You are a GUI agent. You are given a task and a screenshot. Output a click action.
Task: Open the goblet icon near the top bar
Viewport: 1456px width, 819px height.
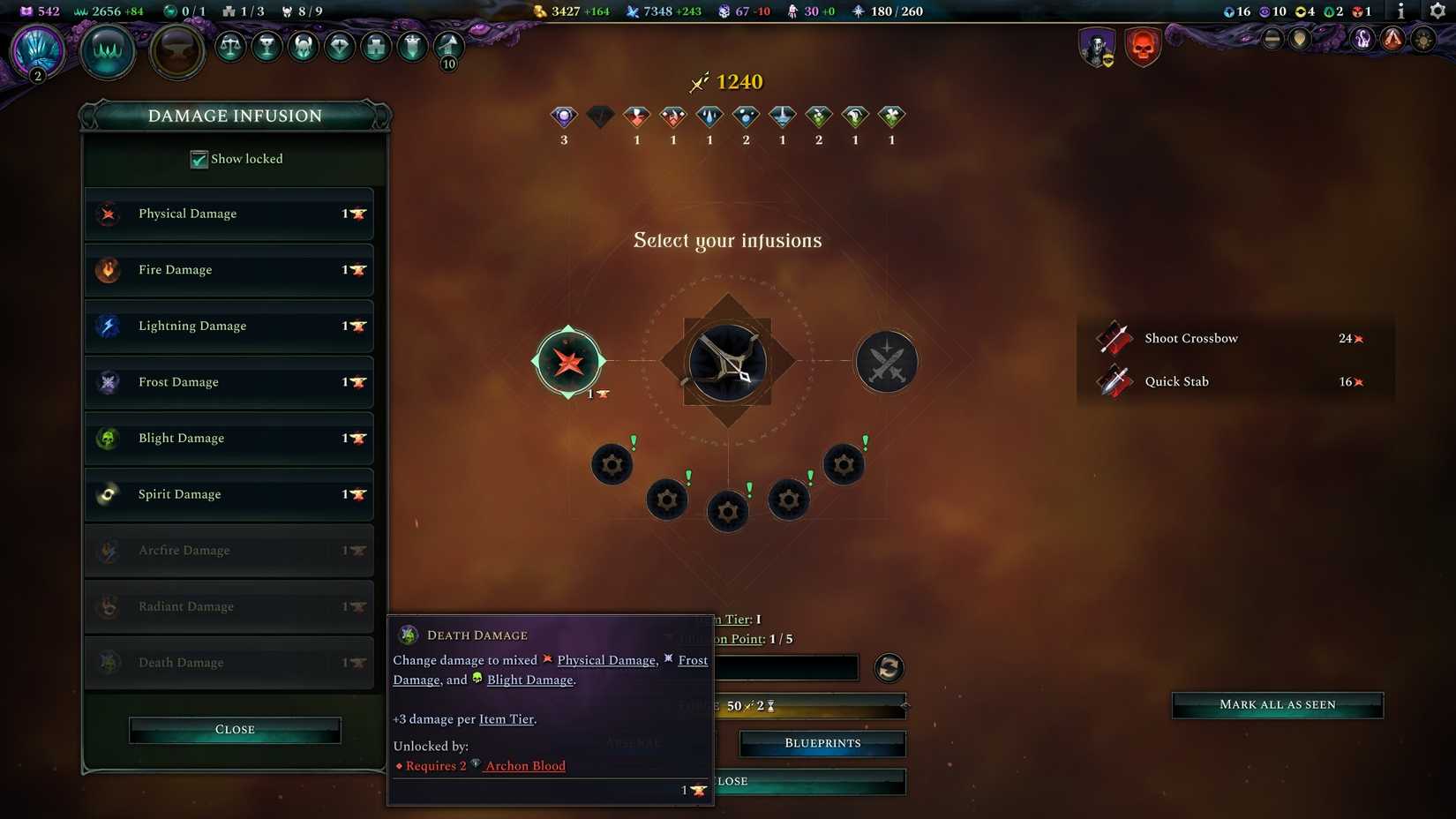tap(266, 47)
